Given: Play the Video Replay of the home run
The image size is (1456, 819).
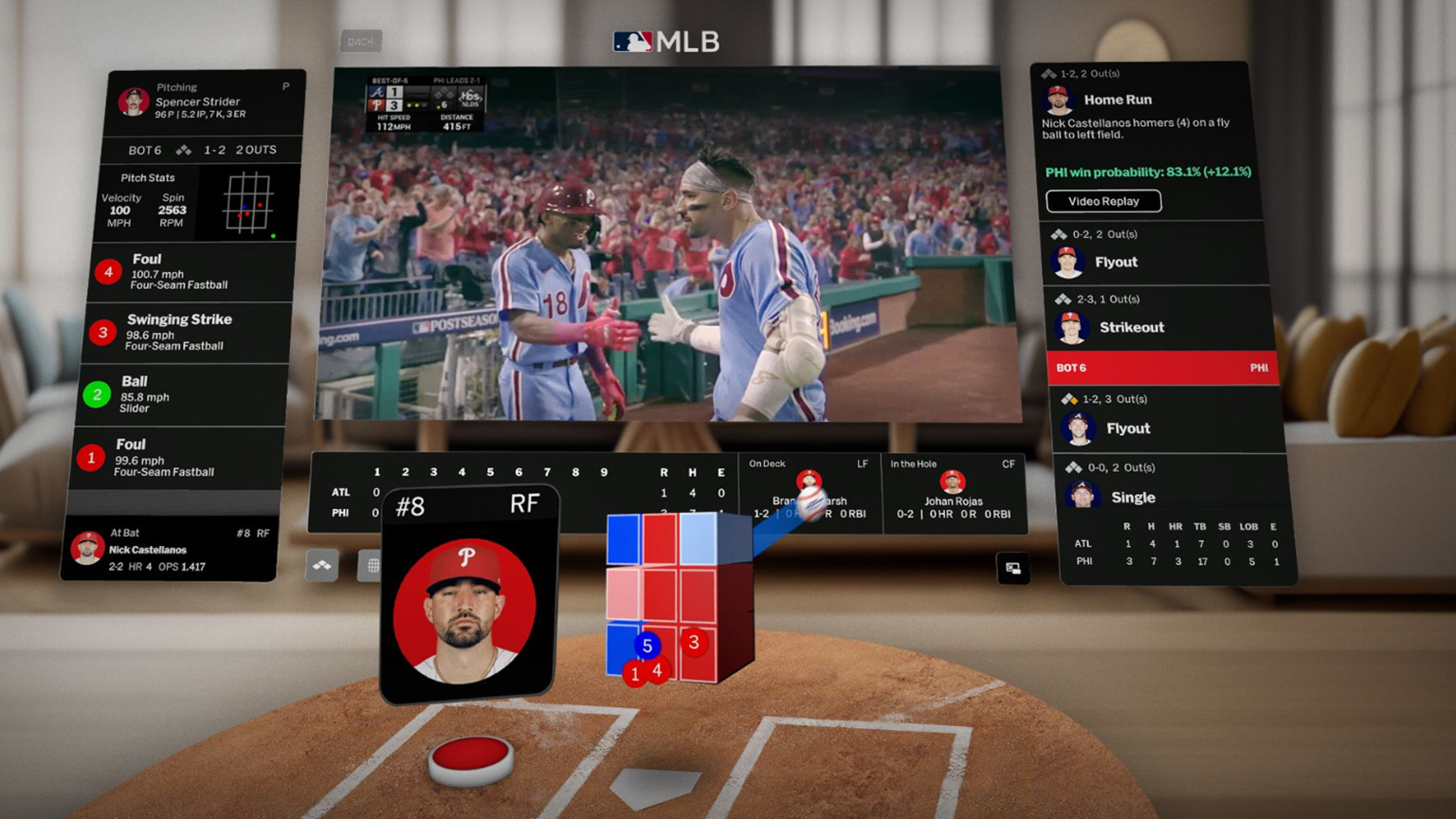Looking at the screenshot, I should click(x=1103, y=201).
